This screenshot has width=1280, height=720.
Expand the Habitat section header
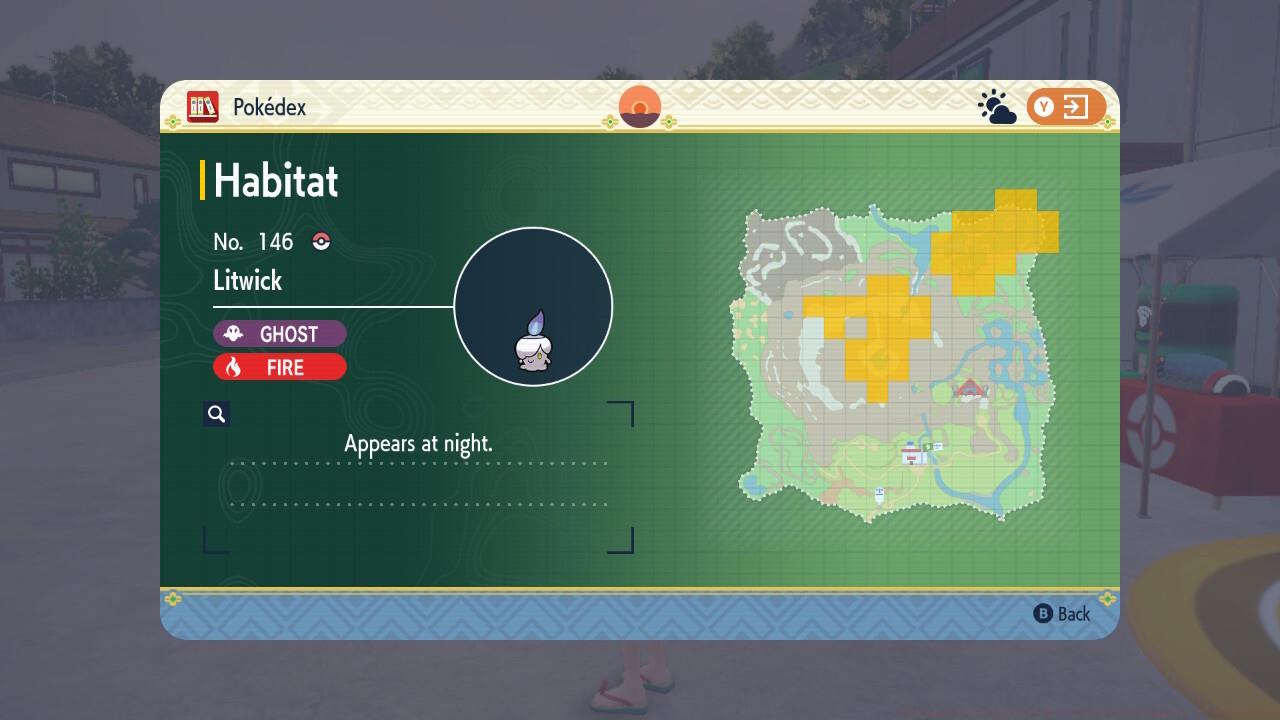click(x=273, y=181)
